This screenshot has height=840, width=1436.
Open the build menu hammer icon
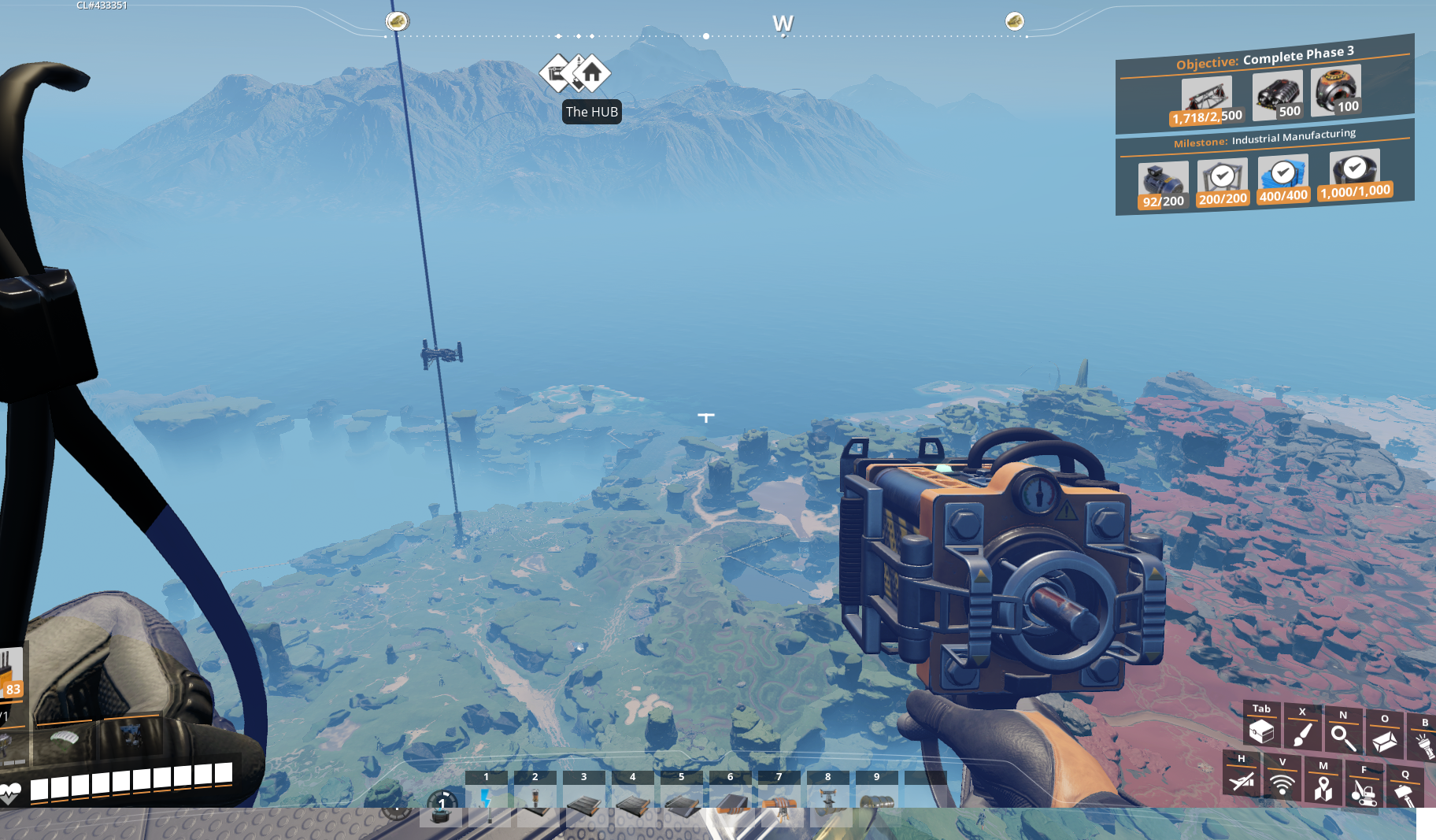click(1405, 794)
